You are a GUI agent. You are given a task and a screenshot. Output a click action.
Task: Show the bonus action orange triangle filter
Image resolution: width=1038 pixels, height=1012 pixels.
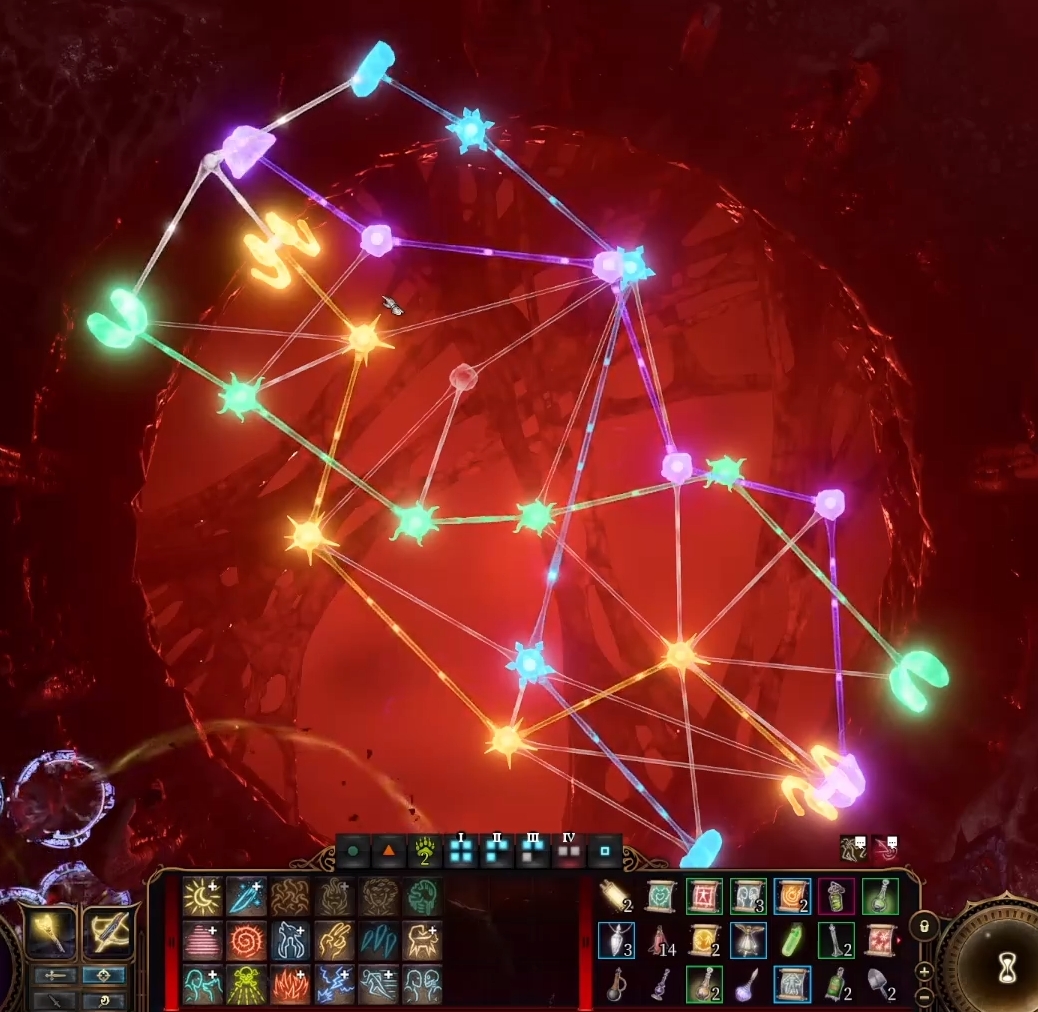[x=389, y=853]
